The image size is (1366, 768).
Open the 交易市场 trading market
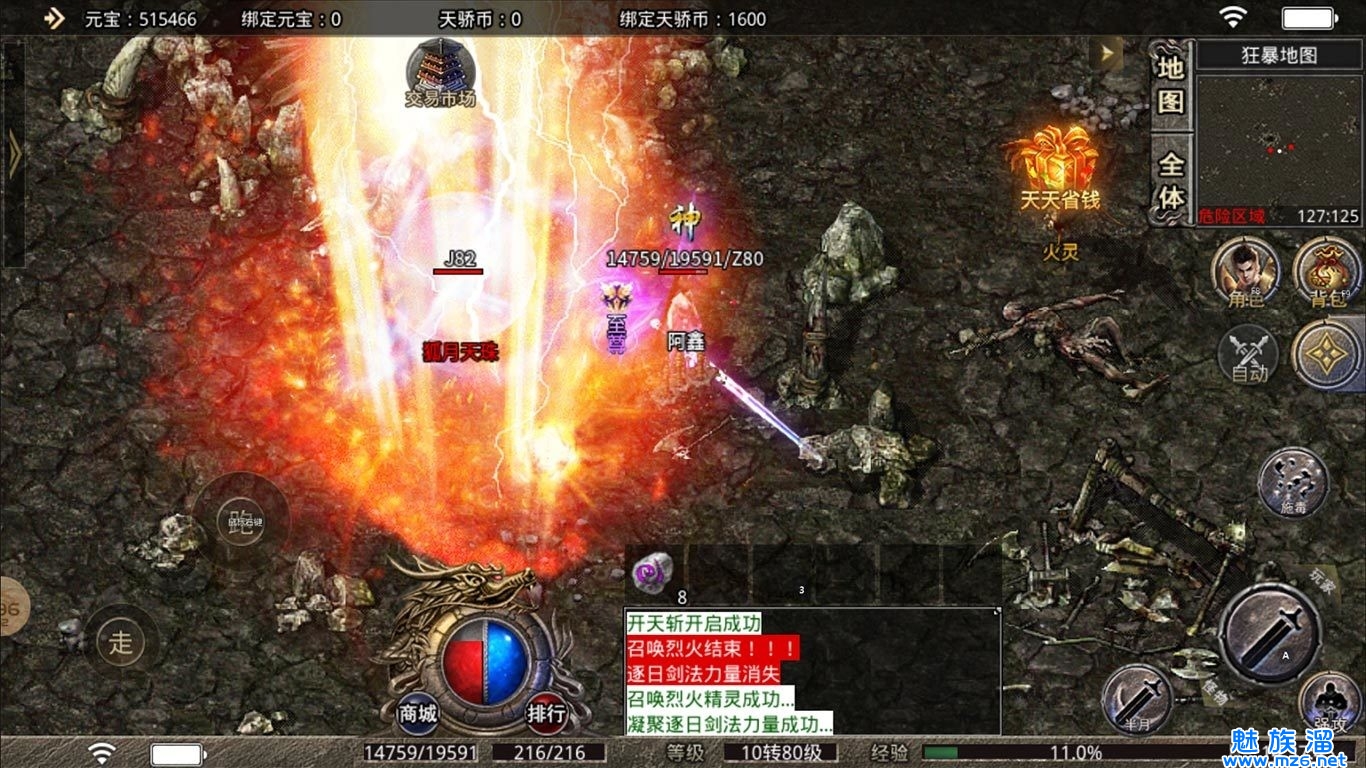point(440,71)
